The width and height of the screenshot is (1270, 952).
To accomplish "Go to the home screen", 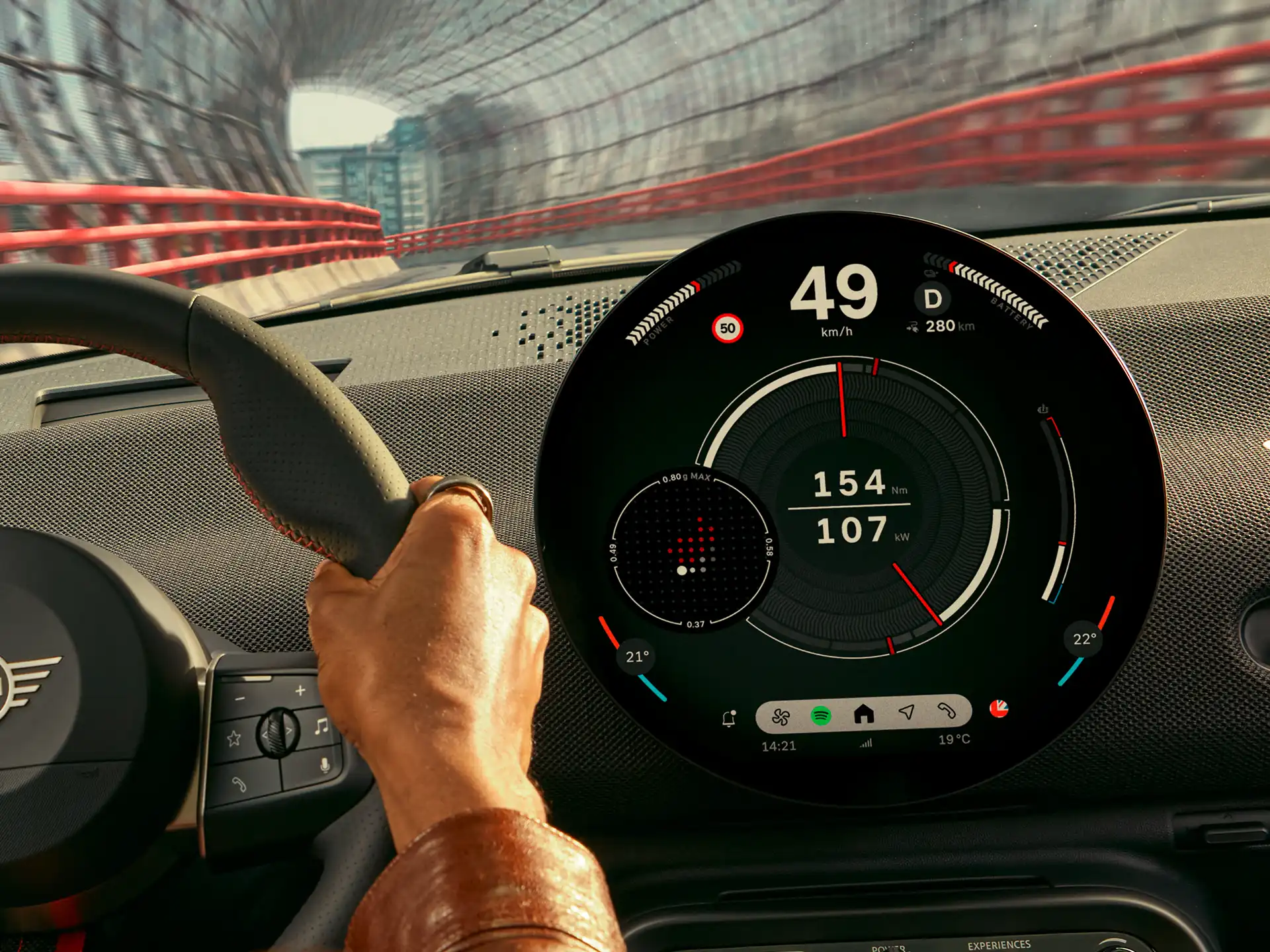I will tap(864, 714).
